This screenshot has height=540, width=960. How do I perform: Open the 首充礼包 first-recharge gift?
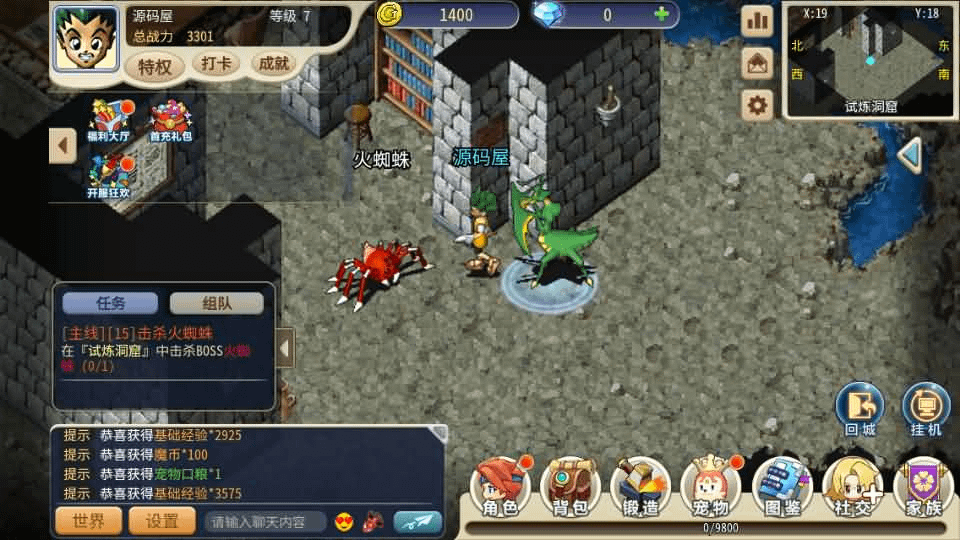coord(171,120)
